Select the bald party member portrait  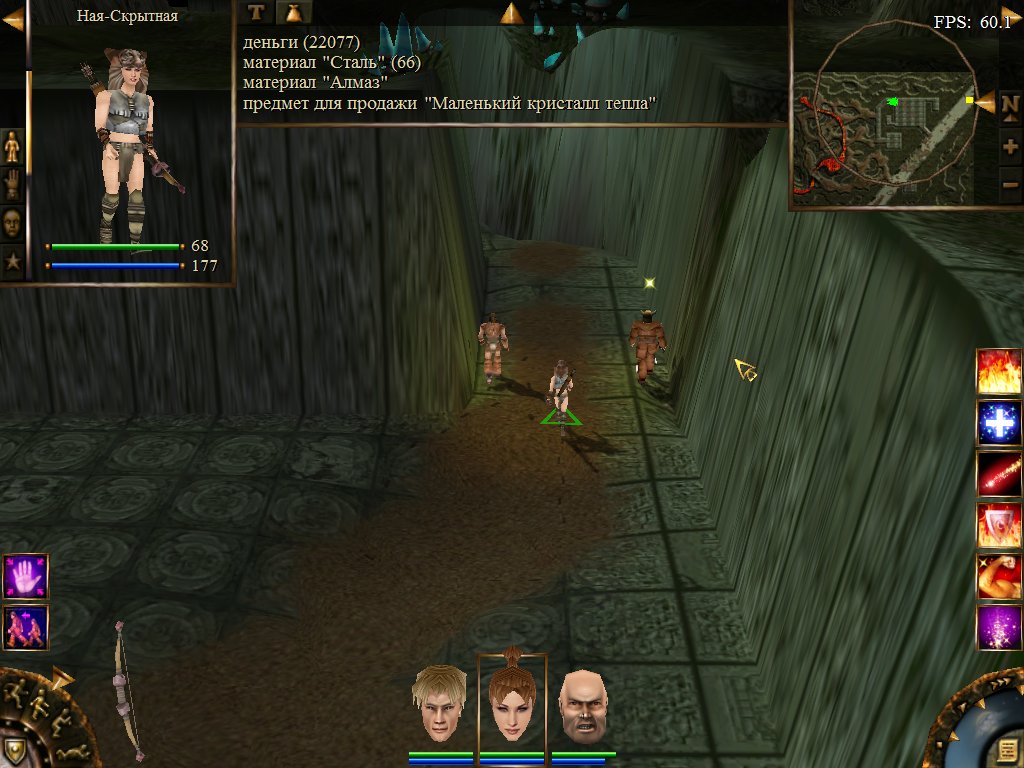point(583,706)
